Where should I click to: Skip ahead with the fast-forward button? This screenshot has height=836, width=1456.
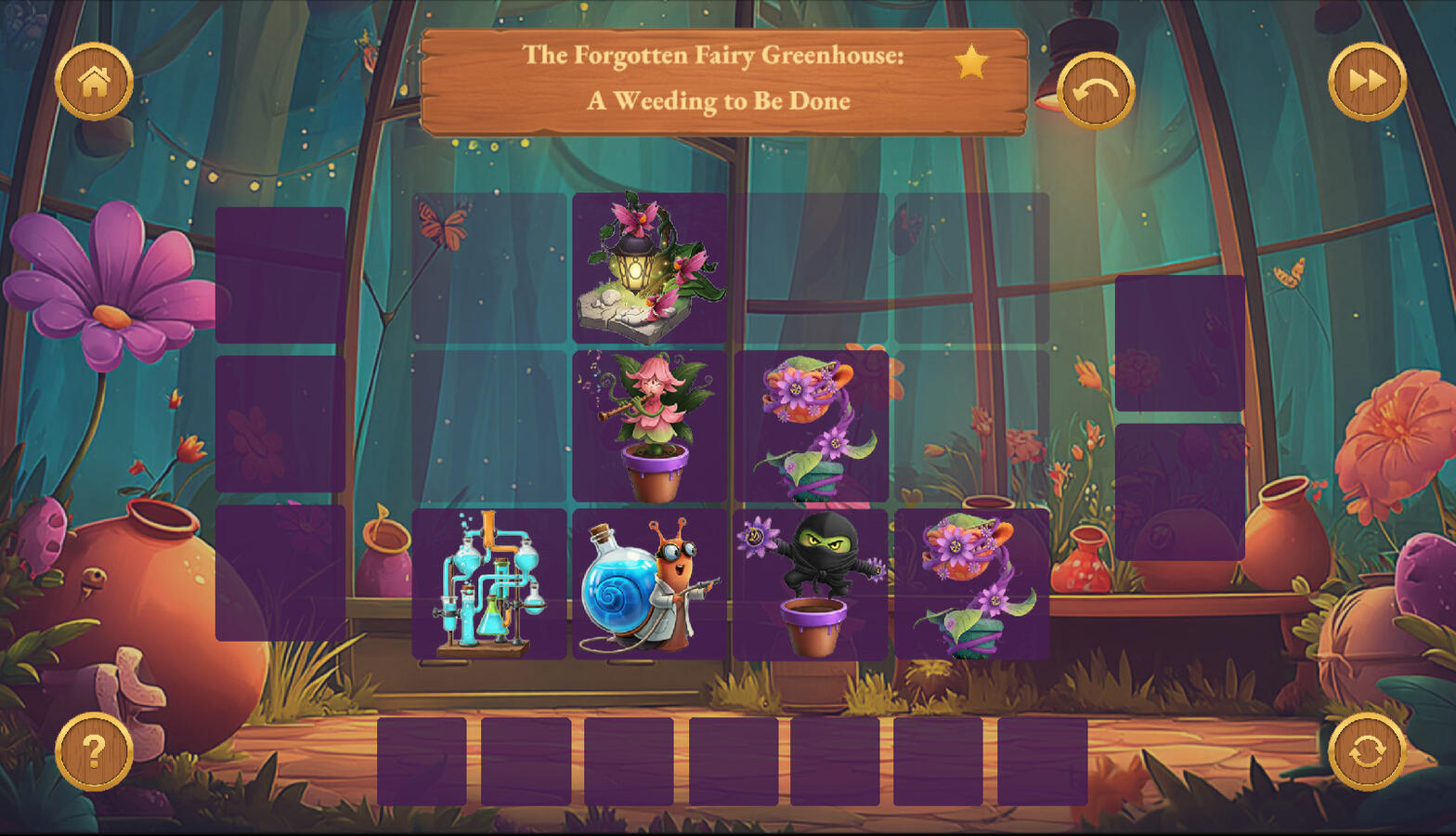click(x=1367, y=82)
